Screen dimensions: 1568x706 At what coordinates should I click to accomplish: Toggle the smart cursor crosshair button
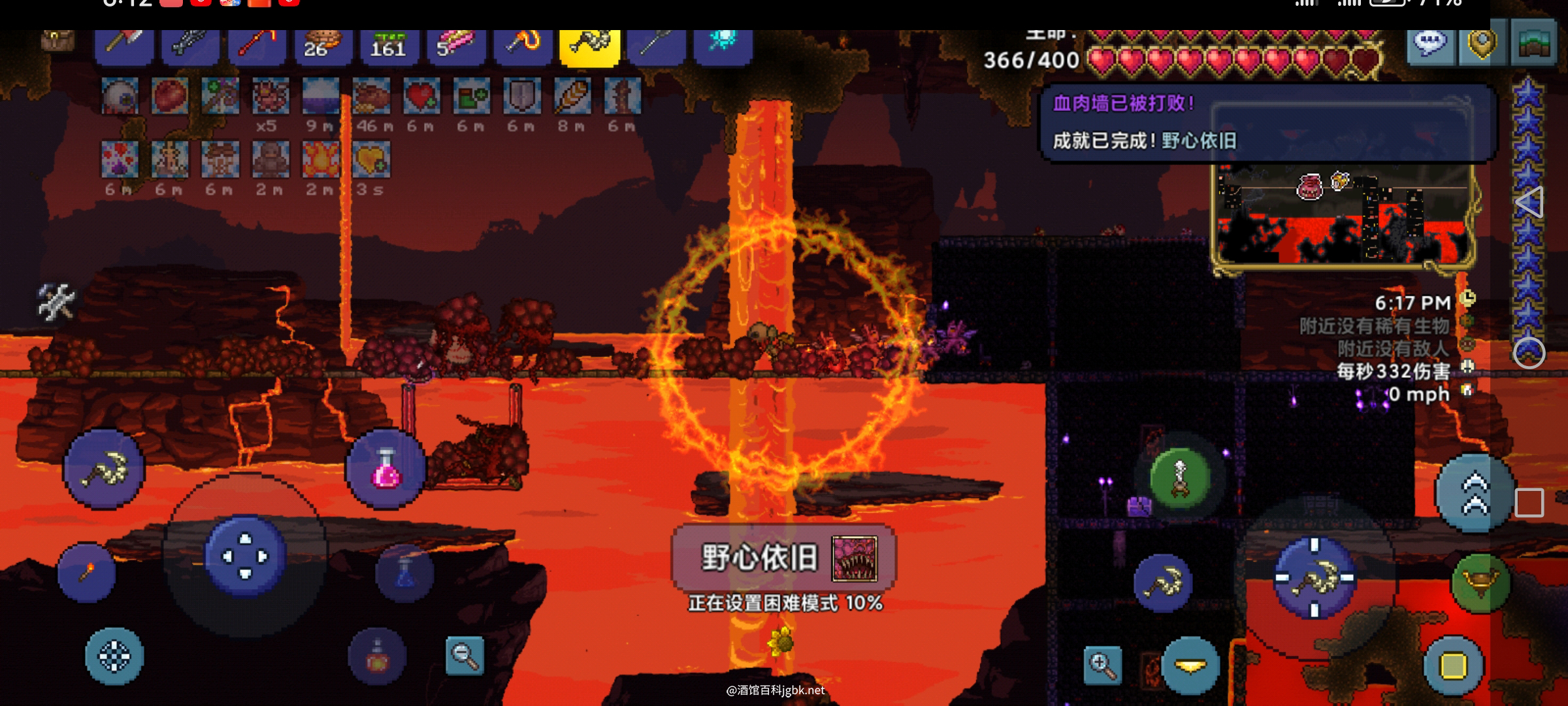pyautogui.click(x=114, y=656)
